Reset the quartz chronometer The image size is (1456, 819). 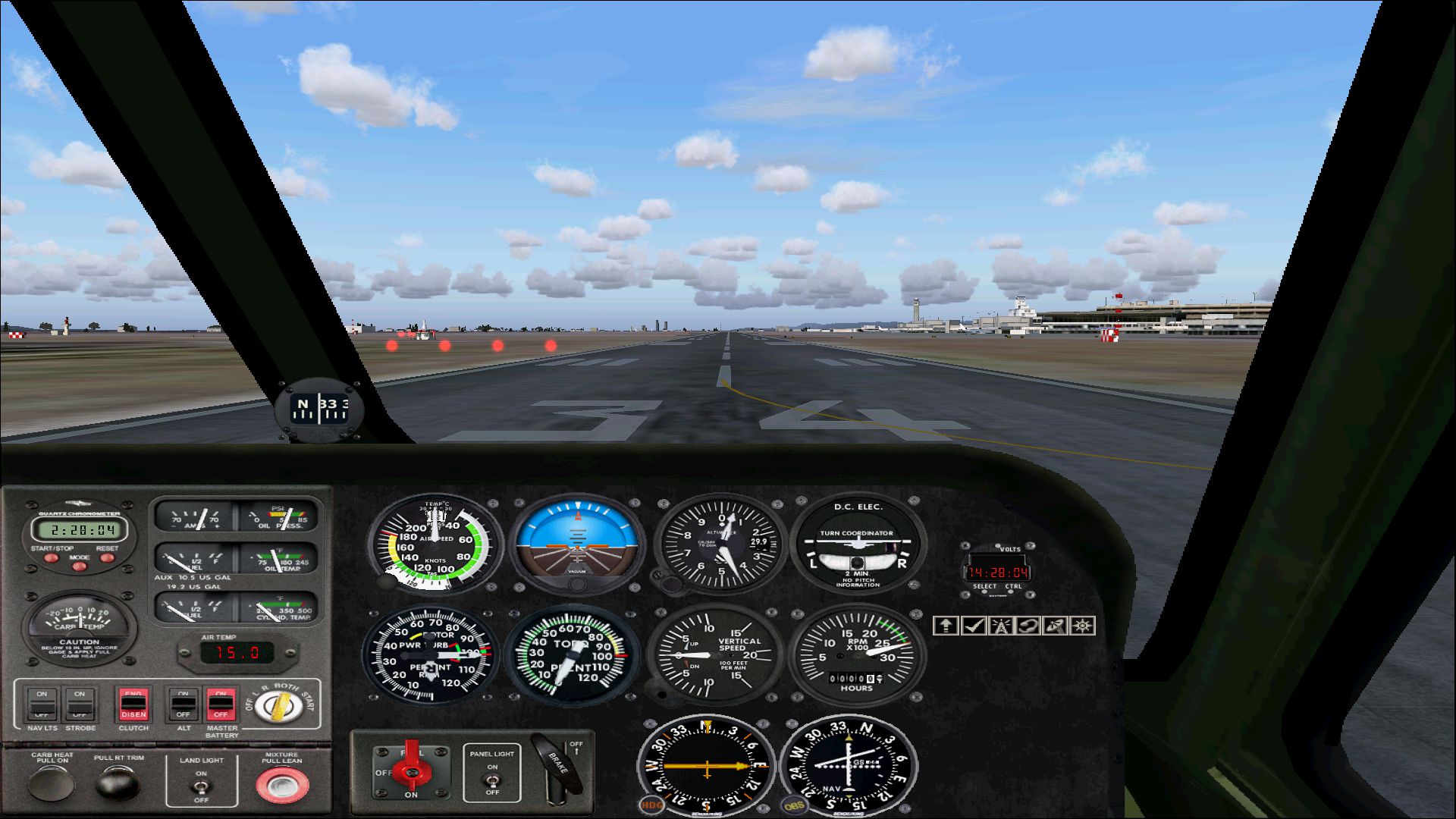[107, 558]
